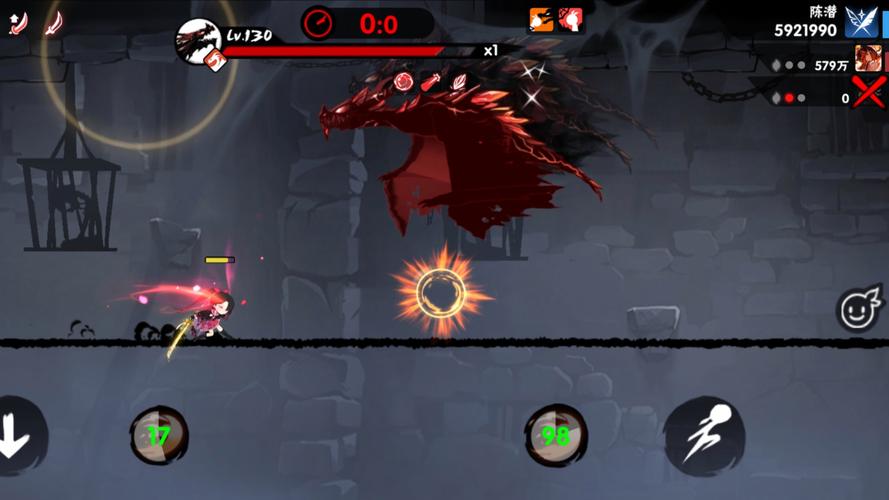The width and height of the screenshot is (889, 500).
Task: Select the dragon boss portrait icon
Action: pyautogui.click(x=199, y=40)
